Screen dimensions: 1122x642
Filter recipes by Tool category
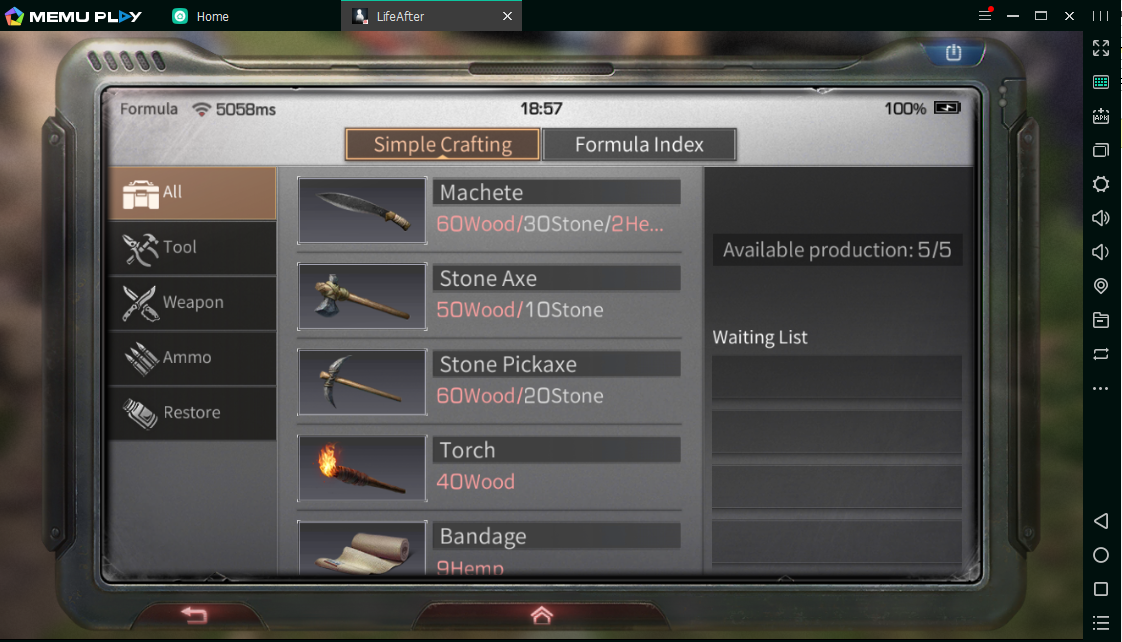coord(192,248)
